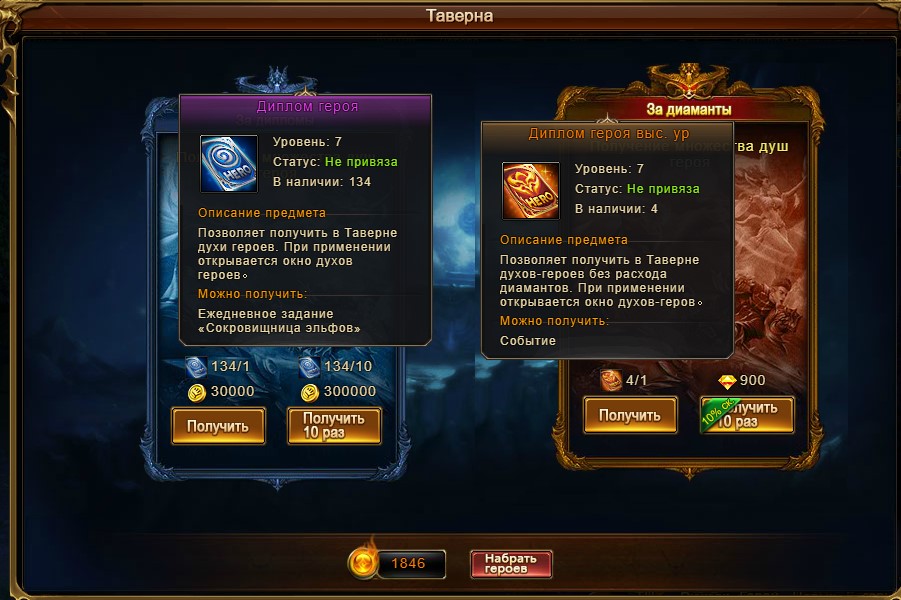Click the discounted 10 раз button for 900 diamonds
This screenshot has height=600, width=901.
[747, 415]
